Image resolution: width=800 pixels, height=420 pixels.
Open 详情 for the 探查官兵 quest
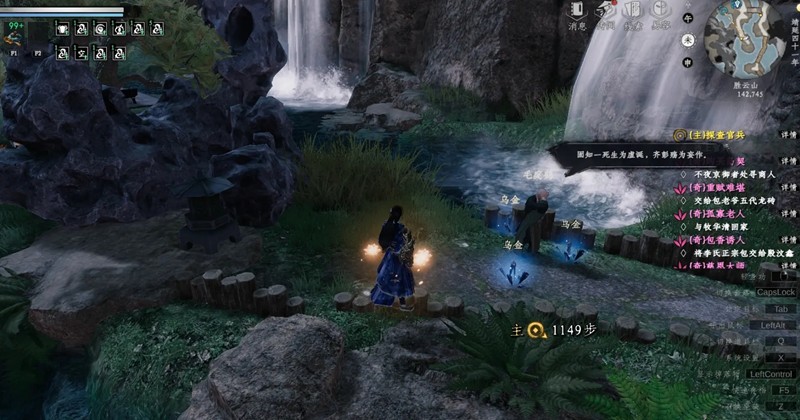pyautogui.click(x=788, y=135)
